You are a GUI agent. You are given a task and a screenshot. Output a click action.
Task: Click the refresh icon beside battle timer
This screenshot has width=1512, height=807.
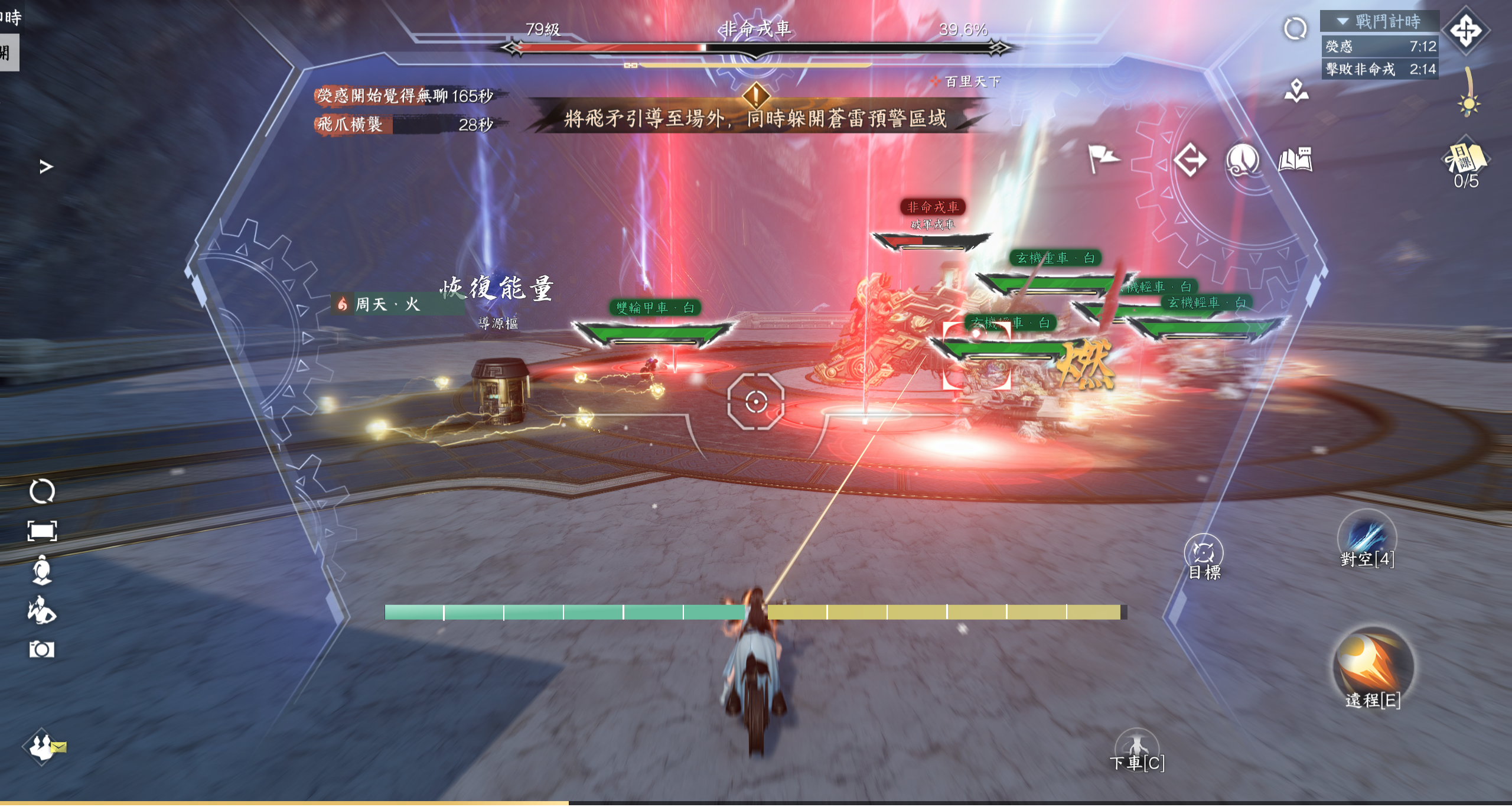[1295, 28]
